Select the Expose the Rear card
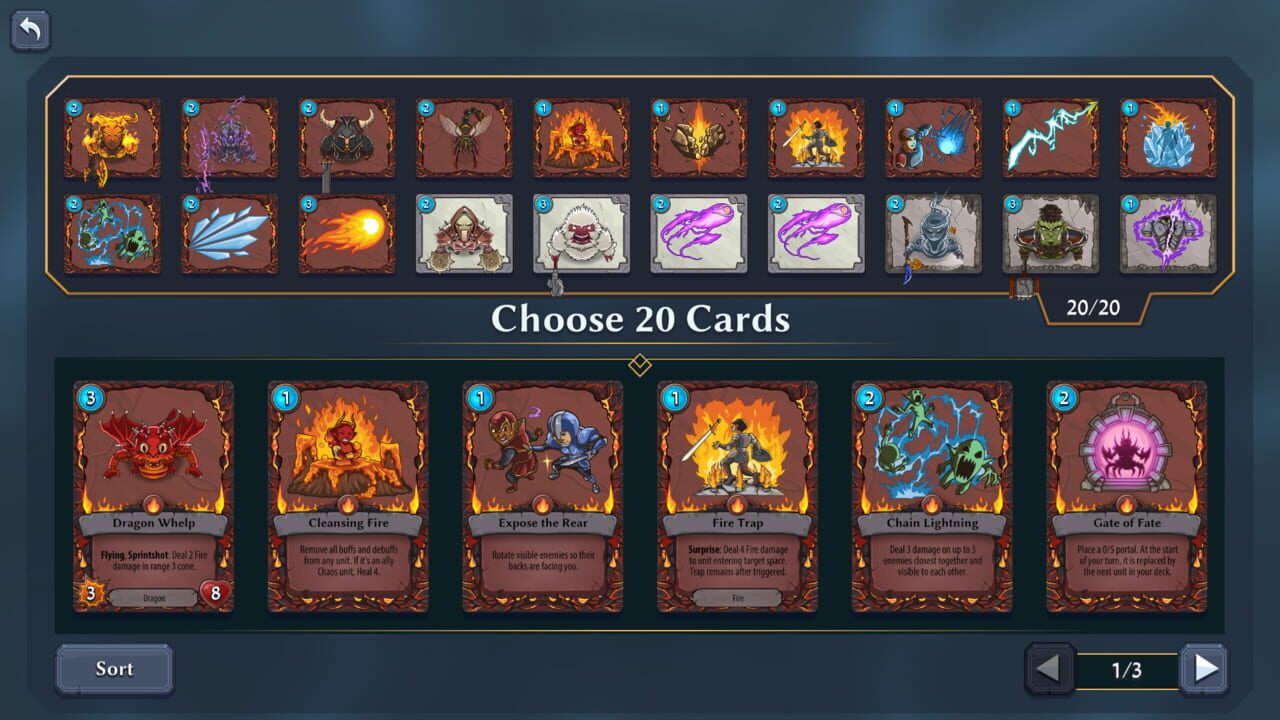The height and width of the screenshot is (720, 1280). click(x=543, y=495)
